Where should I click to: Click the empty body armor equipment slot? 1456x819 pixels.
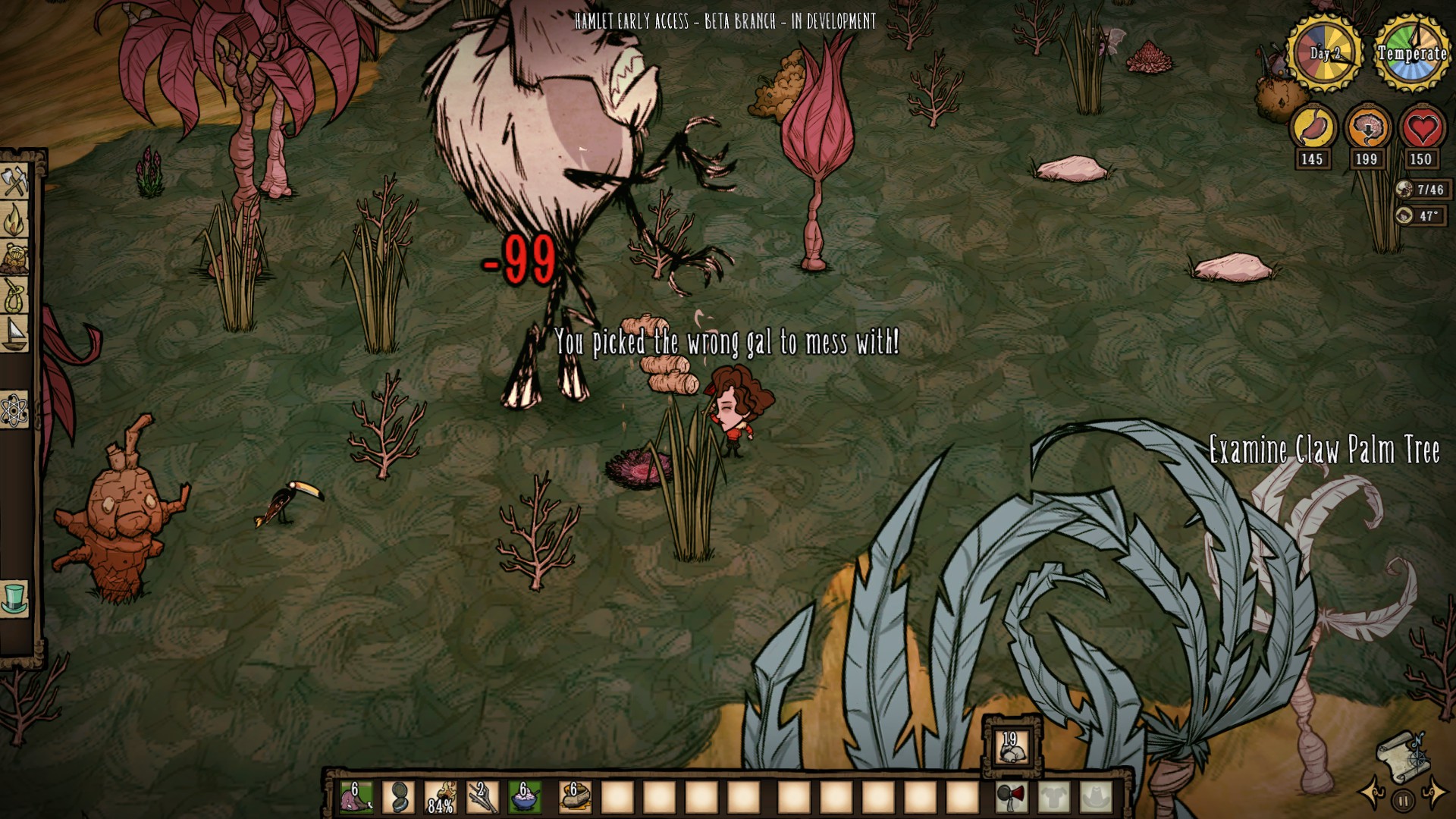(1054, 797)
